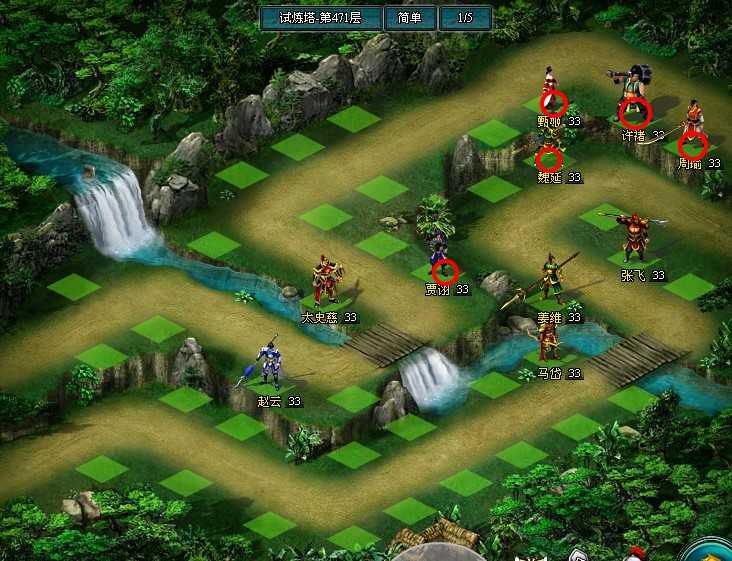Pick the Xu Chu (许褚) hero unit
The height and width of the screenshot is (561, 732).
[x=632, y=96]
